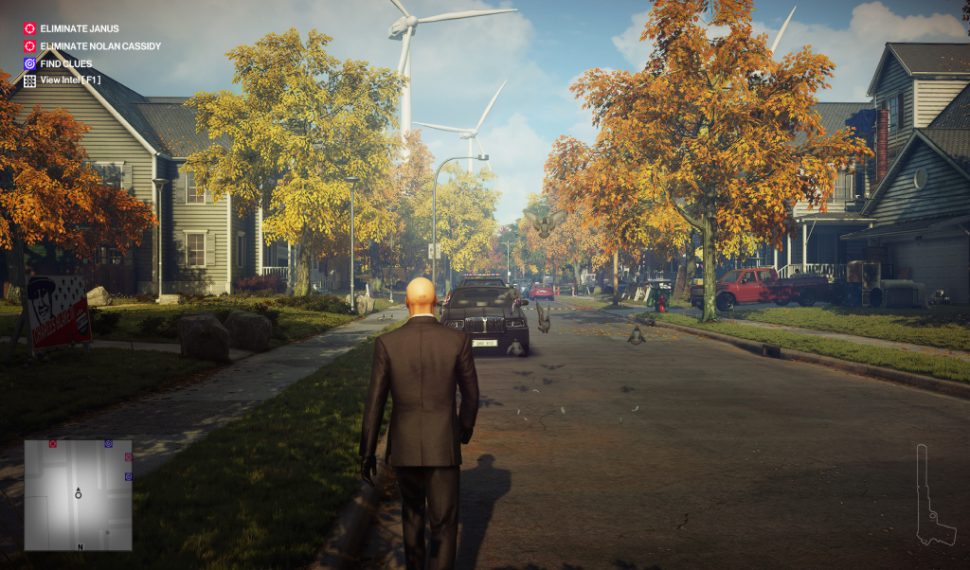Click the minimap in the corner
The height and width of the screenshot is (570, 970).
[x=78, y=495]
